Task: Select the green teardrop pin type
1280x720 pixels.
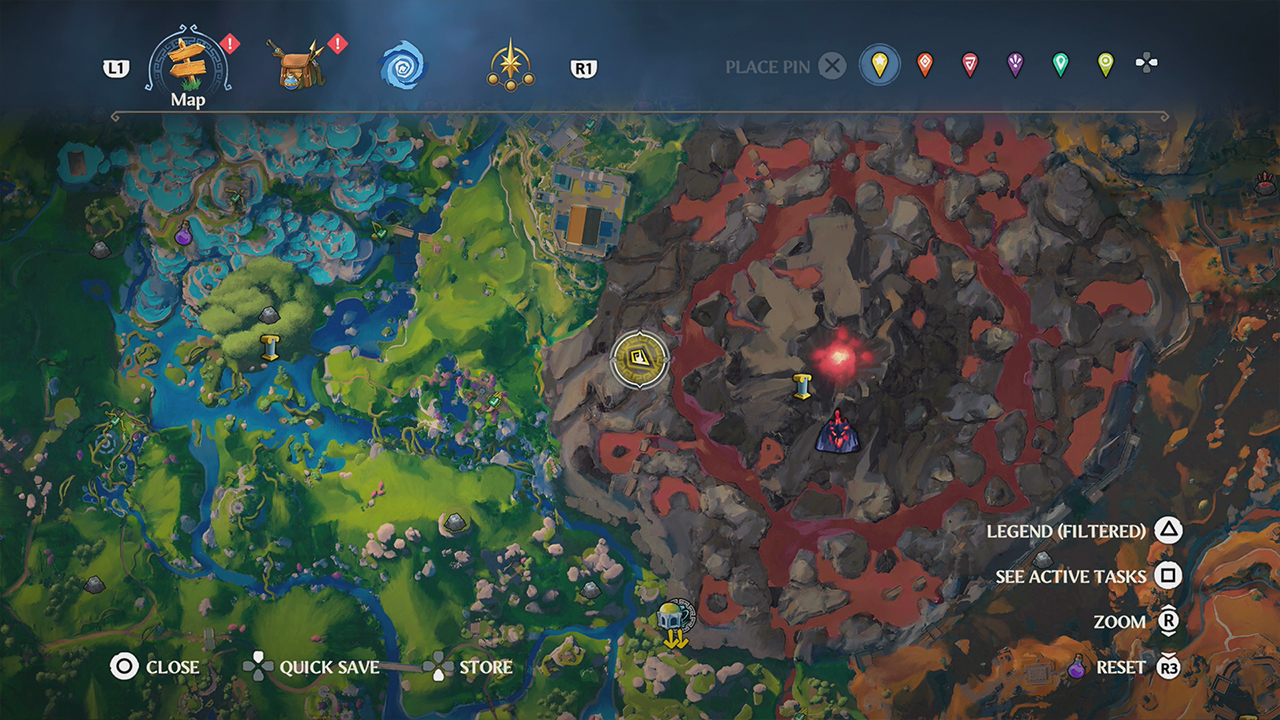Action: (1062, 64)
